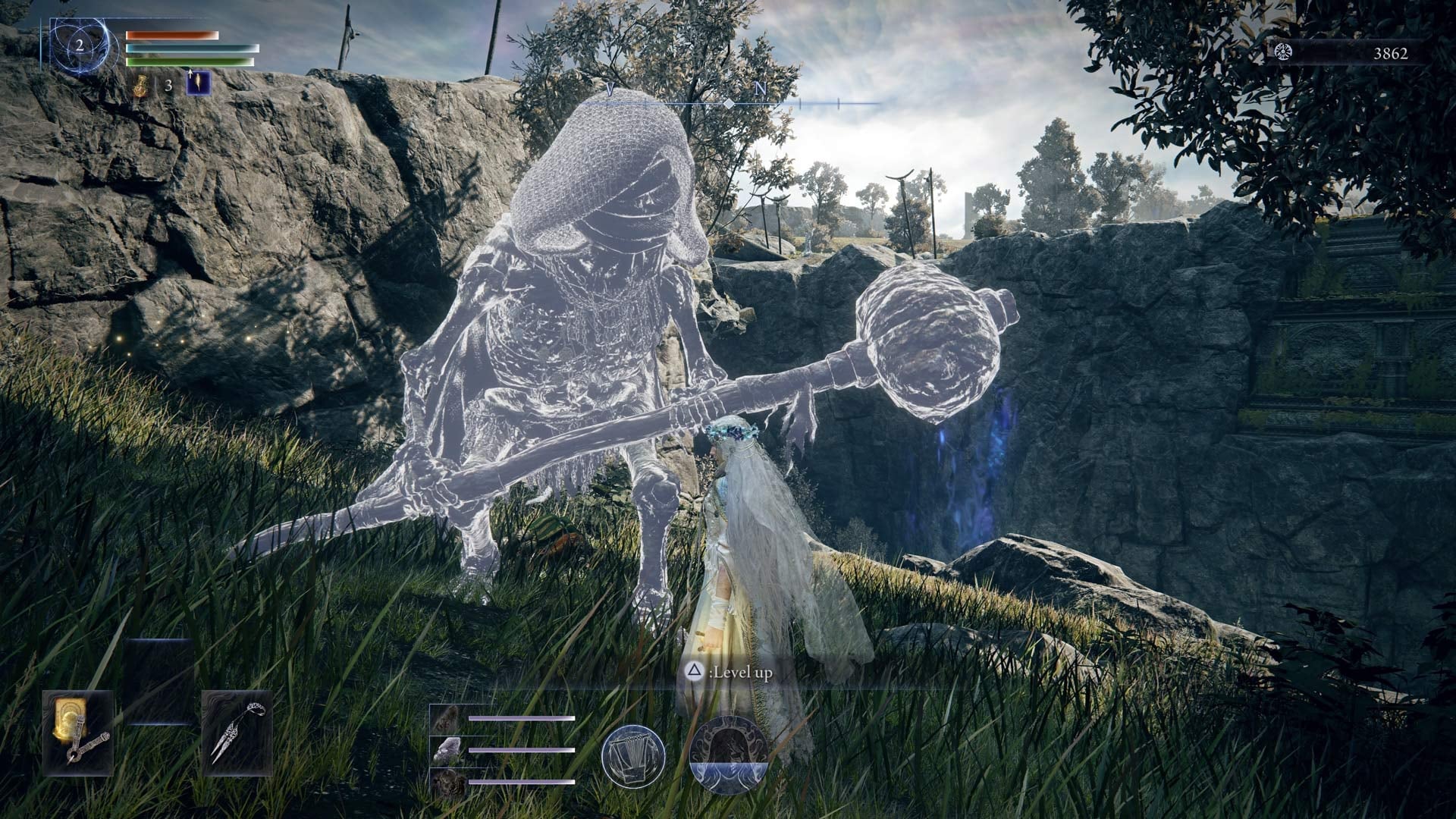Select the arrow pouch icon in the top-left HUD
1456x819 pixels.
coord(198,83)
